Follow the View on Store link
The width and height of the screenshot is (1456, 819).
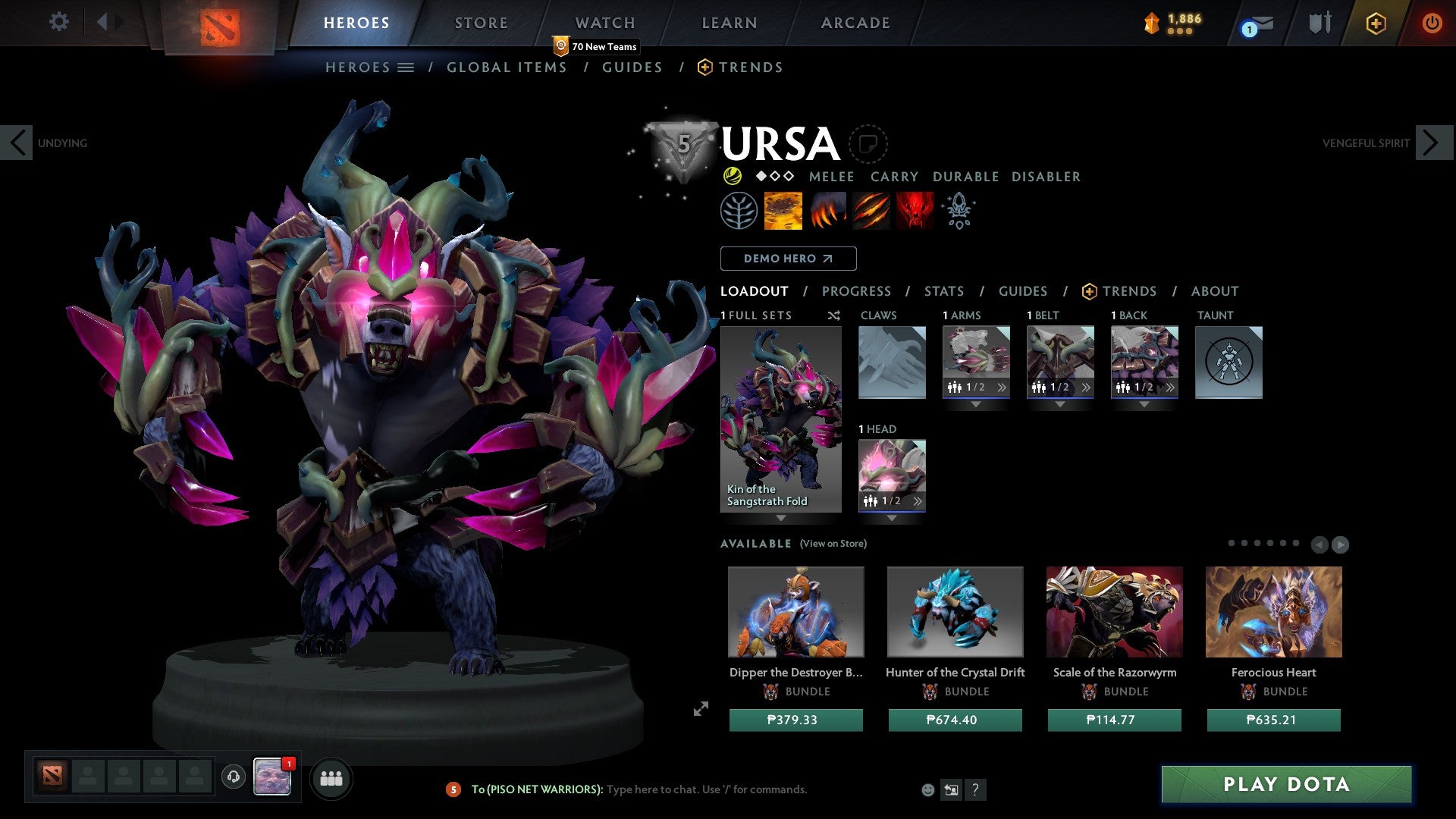coord(833,544)
